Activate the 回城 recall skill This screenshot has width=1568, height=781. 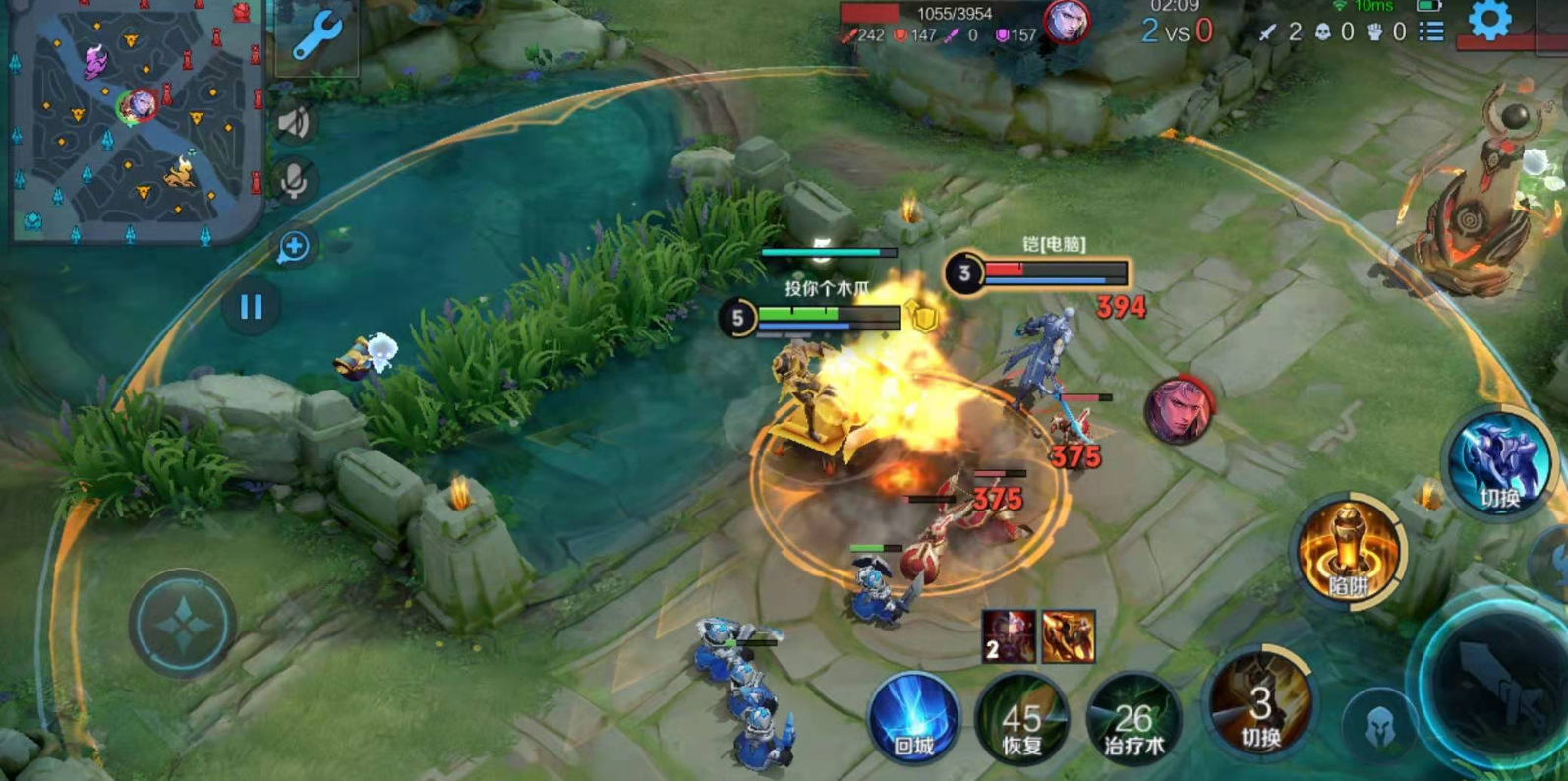pos(913,720)
